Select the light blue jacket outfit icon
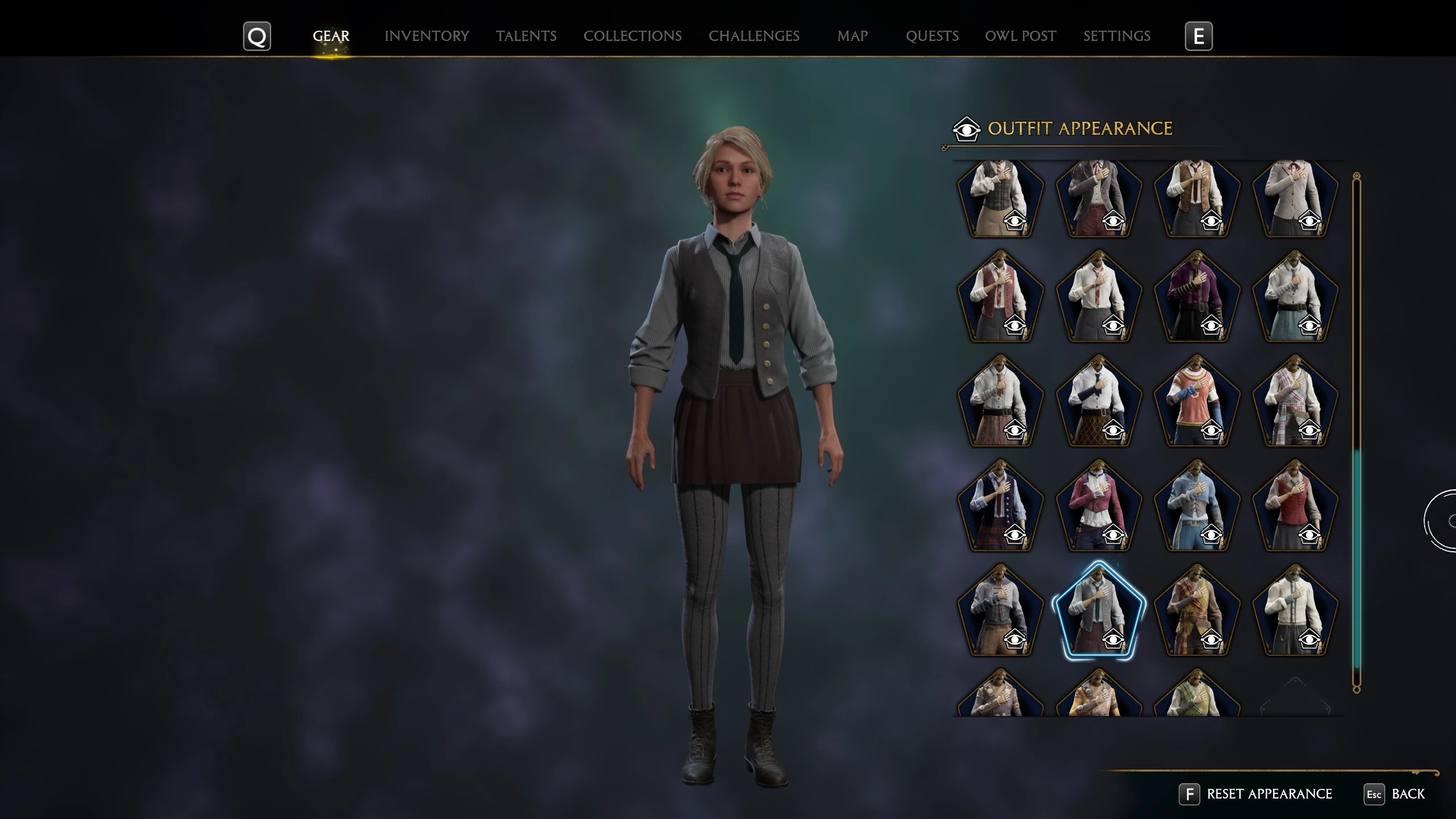1456x819 pixels. point(1197,506)
